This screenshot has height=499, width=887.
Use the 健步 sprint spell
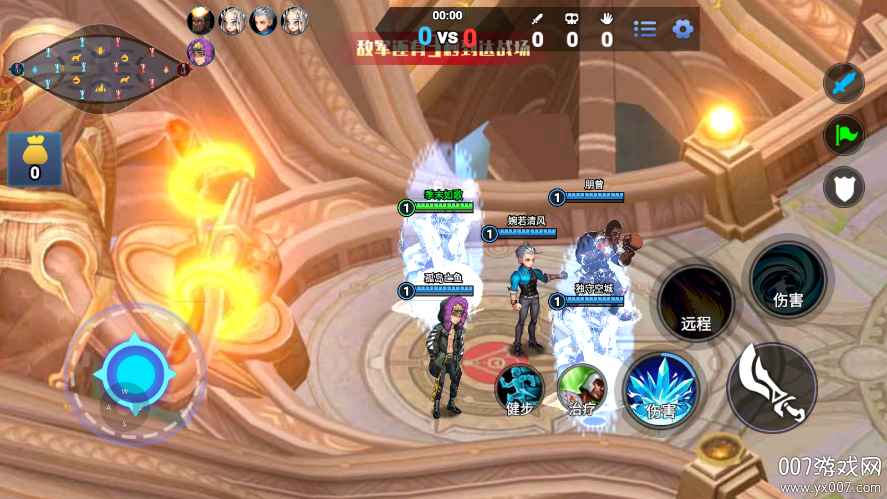click(x=520, y=389)
